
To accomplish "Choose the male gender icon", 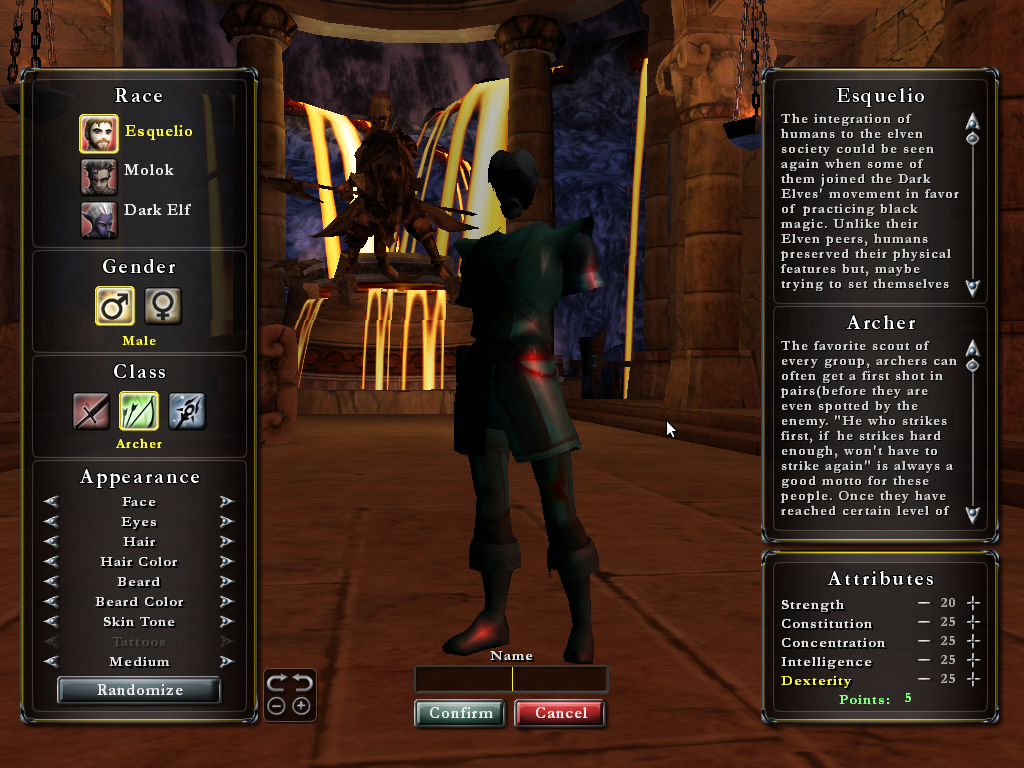I will pos(115,306).
